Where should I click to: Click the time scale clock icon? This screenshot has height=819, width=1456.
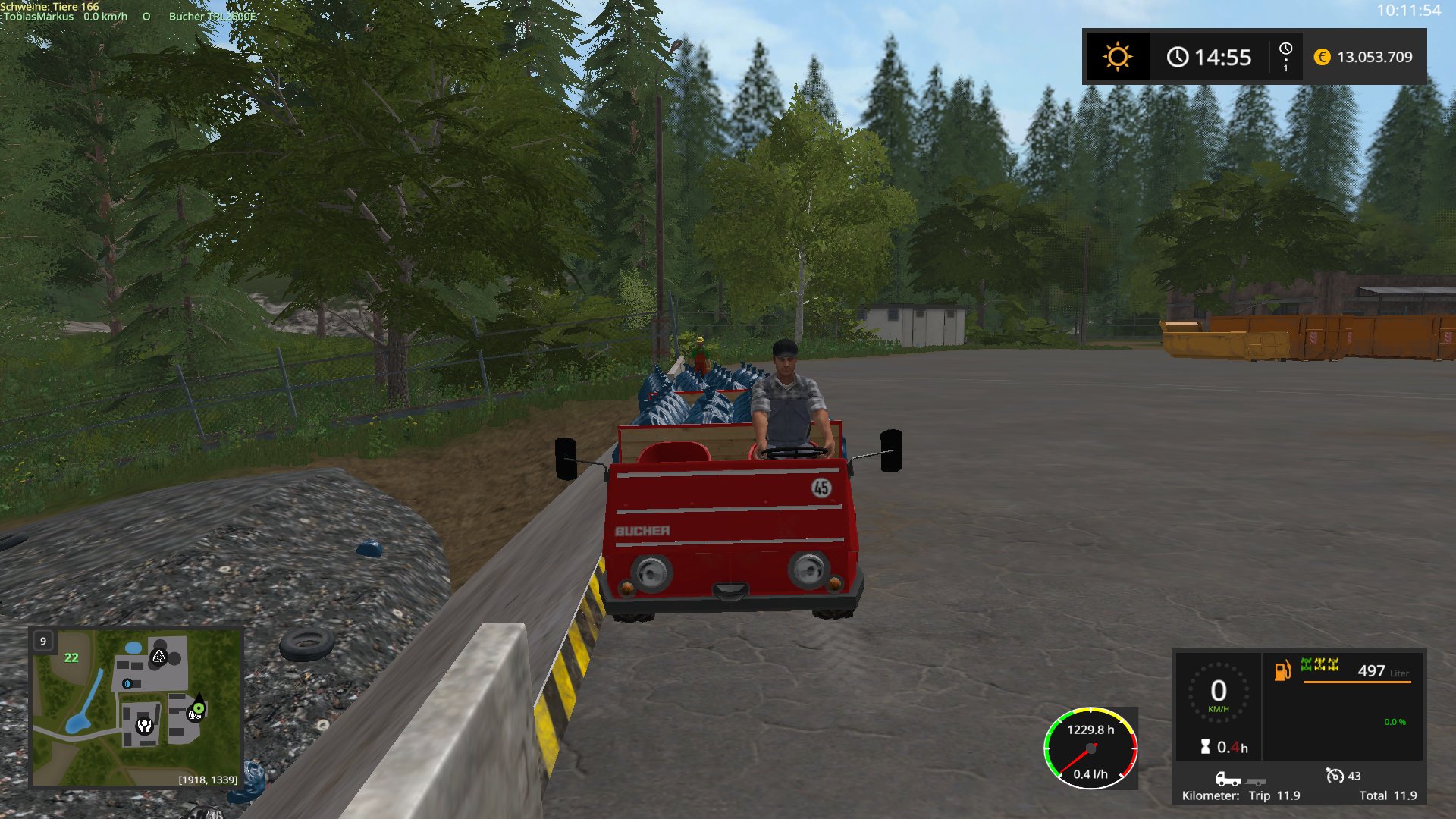[1285, 56]
